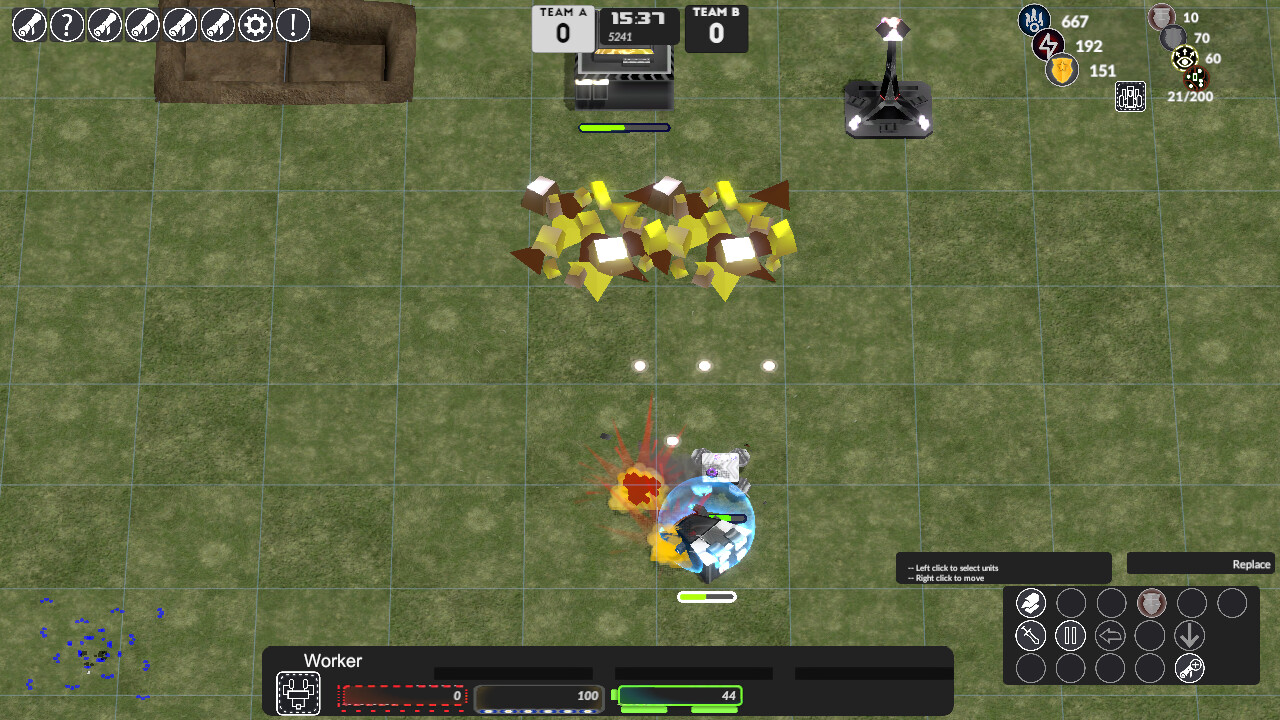Toggle the pause command in the ability grid
Viewport: 1280px width, 720px height.
pos(1070,635)
